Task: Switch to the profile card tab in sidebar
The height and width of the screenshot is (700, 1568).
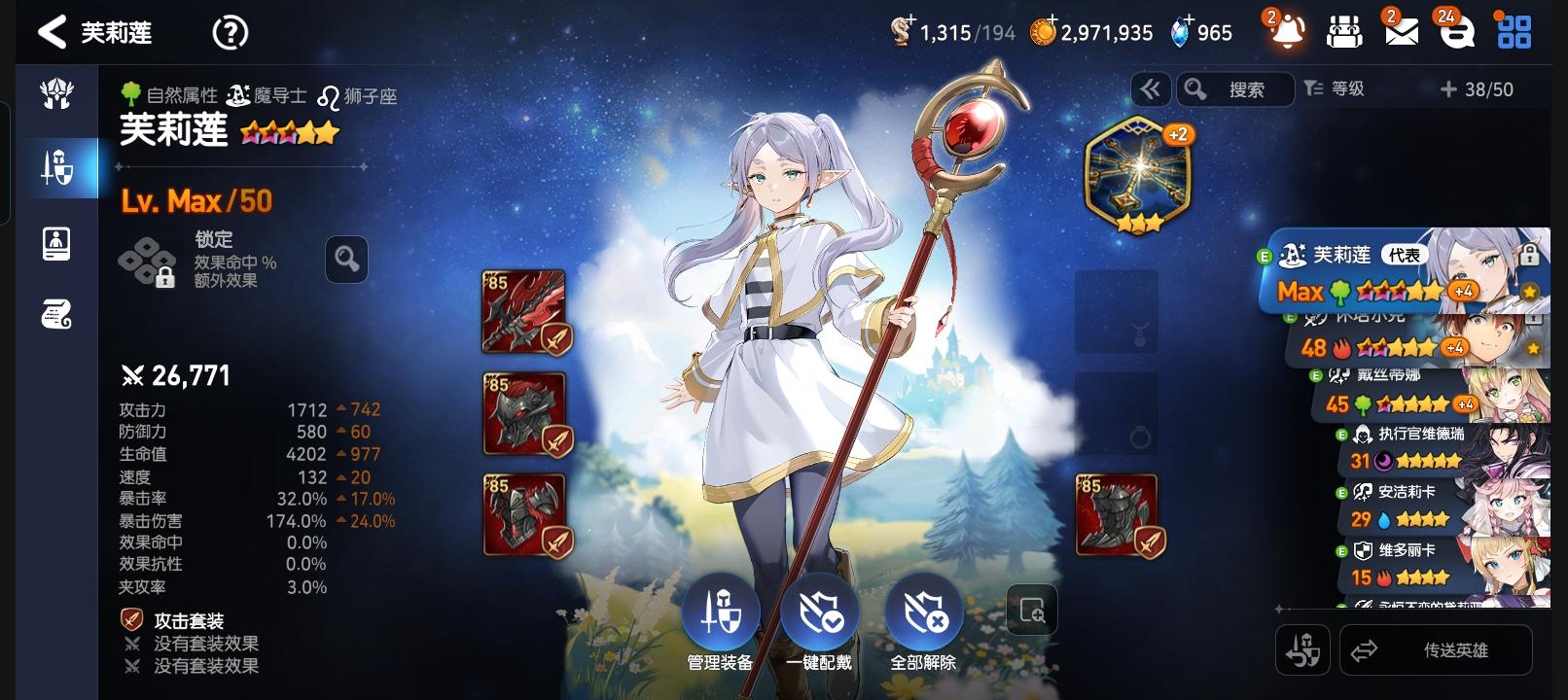Action: [58, 243]
